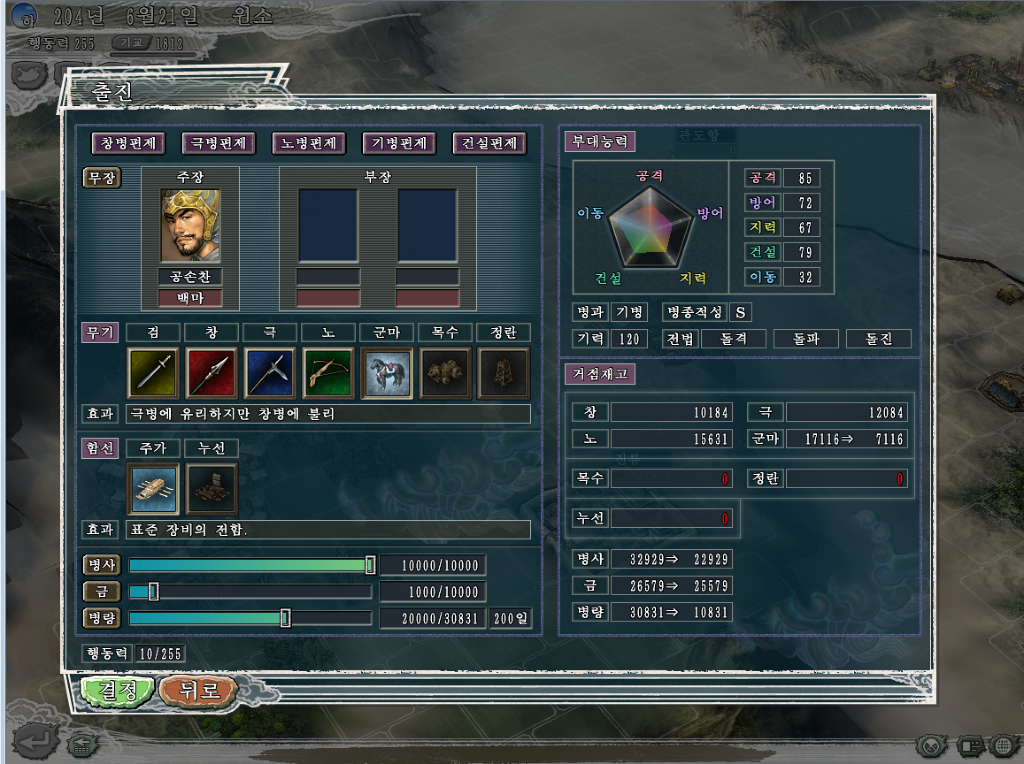Image resolution: width=1024 pixels, height=764 pixels.
Task: Confirm deployment with the 결정 button
Action: (x=118, y=690)
